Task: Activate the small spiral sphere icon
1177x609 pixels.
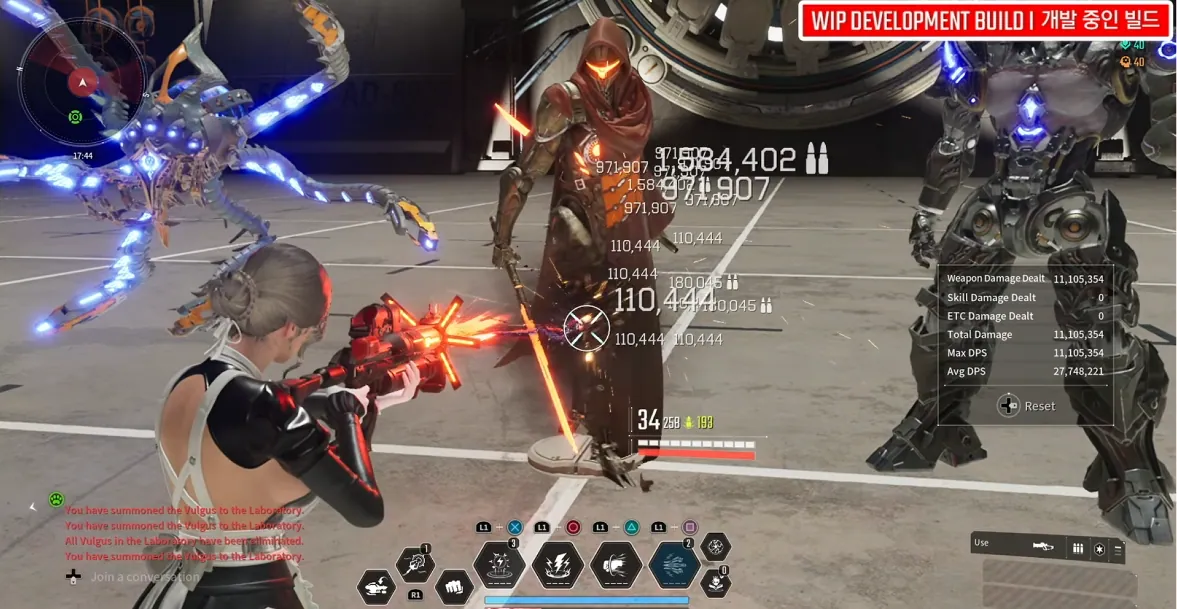Action: 715,546
